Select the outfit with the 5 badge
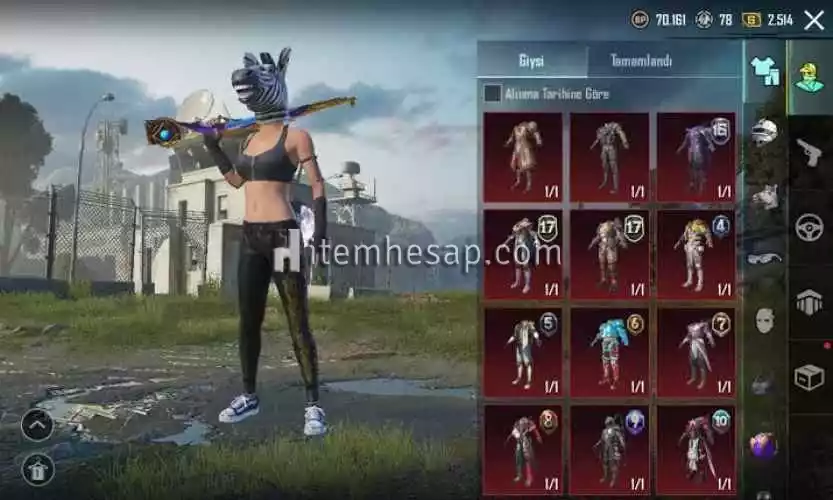This screenshot has width=833, height=500. 522,351
